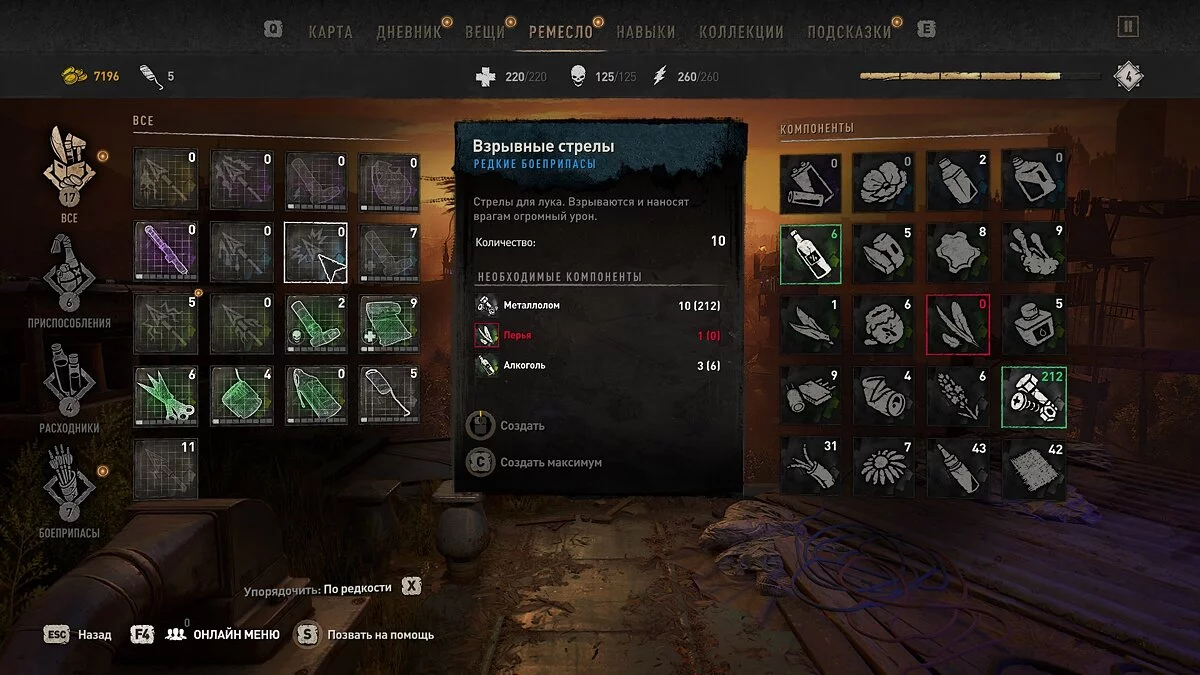Viewport: 1200px width, 675px height.
Task: Open the Боеприпасы category
Action: pos(69,490)
